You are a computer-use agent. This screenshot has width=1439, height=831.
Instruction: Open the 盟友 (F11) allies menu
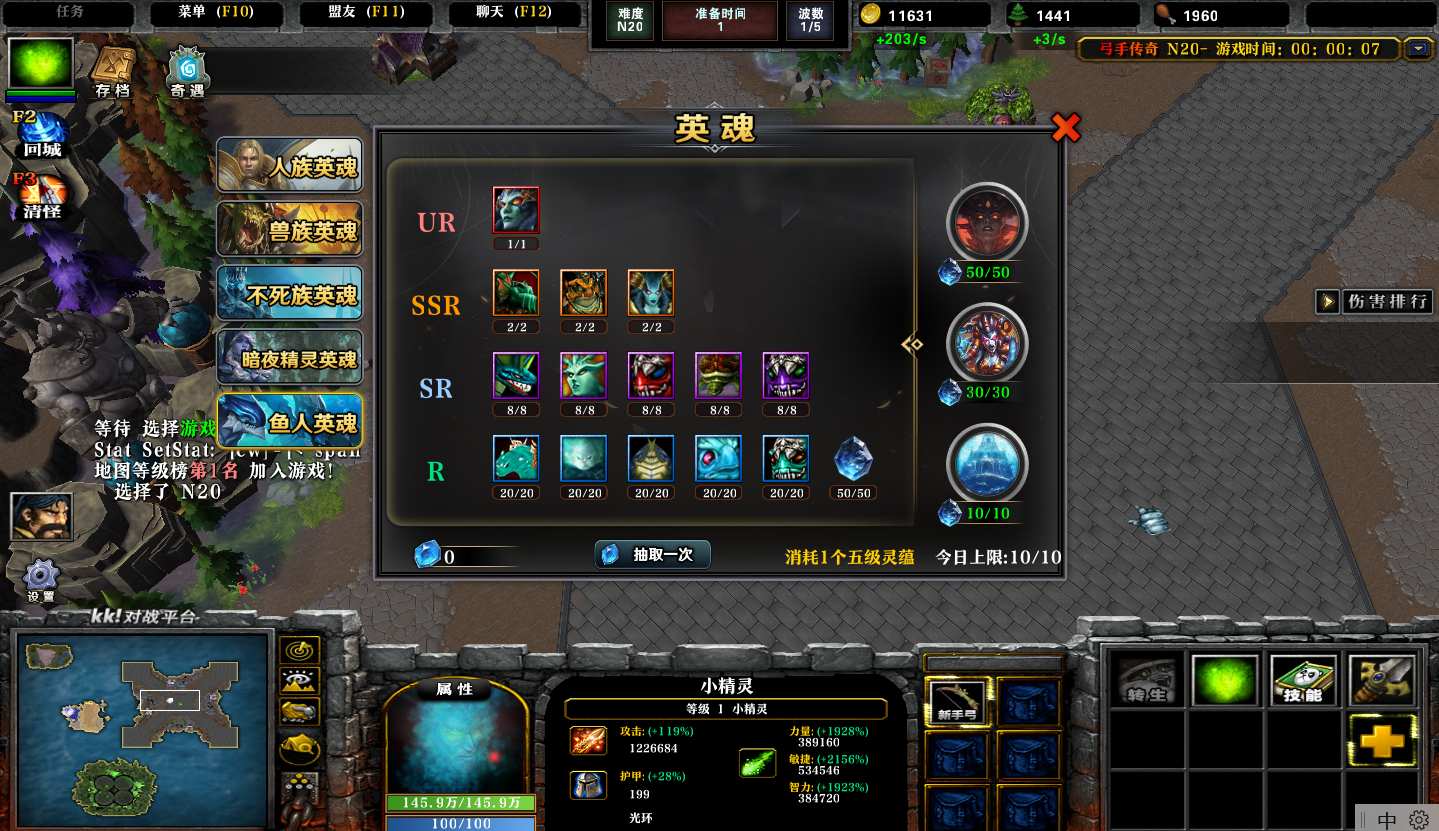[366, 14]
